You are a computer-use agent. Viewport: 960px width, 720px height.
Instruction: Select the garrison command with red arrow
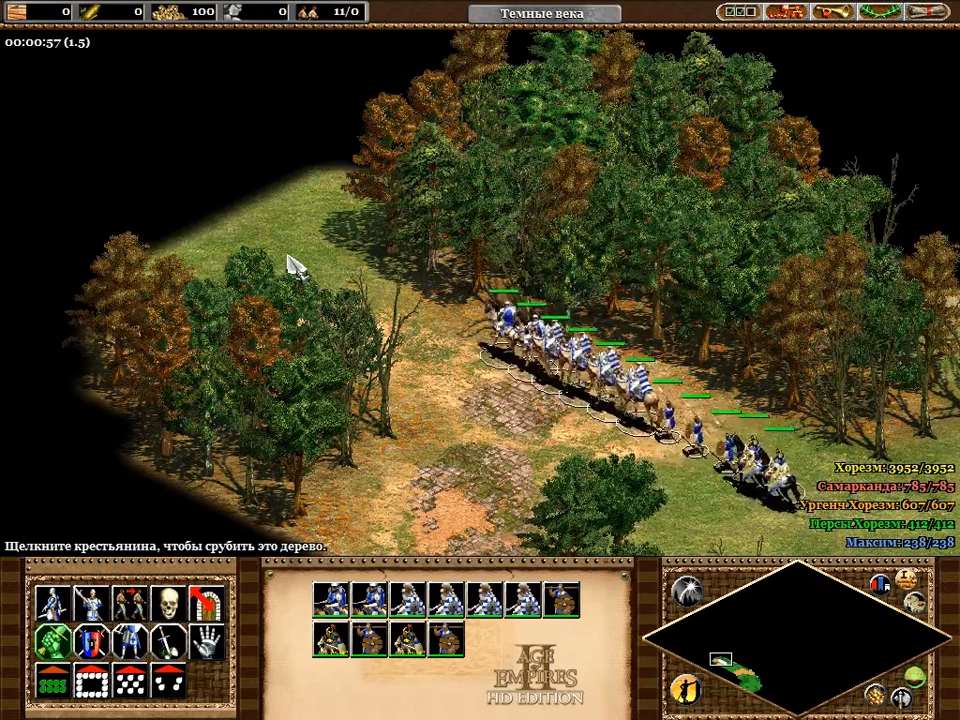[x=207, y=603]
